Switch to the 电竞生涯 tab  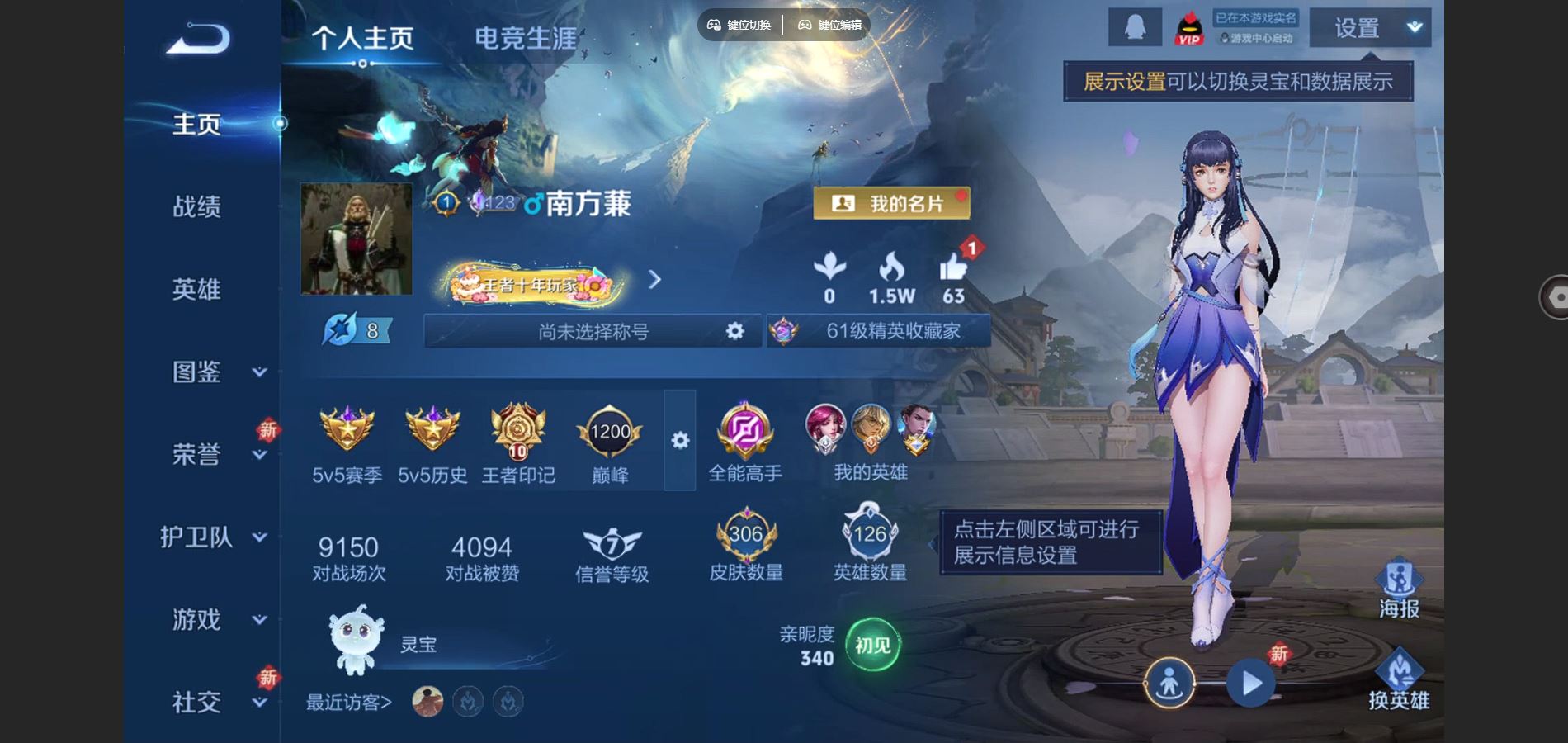526,36
